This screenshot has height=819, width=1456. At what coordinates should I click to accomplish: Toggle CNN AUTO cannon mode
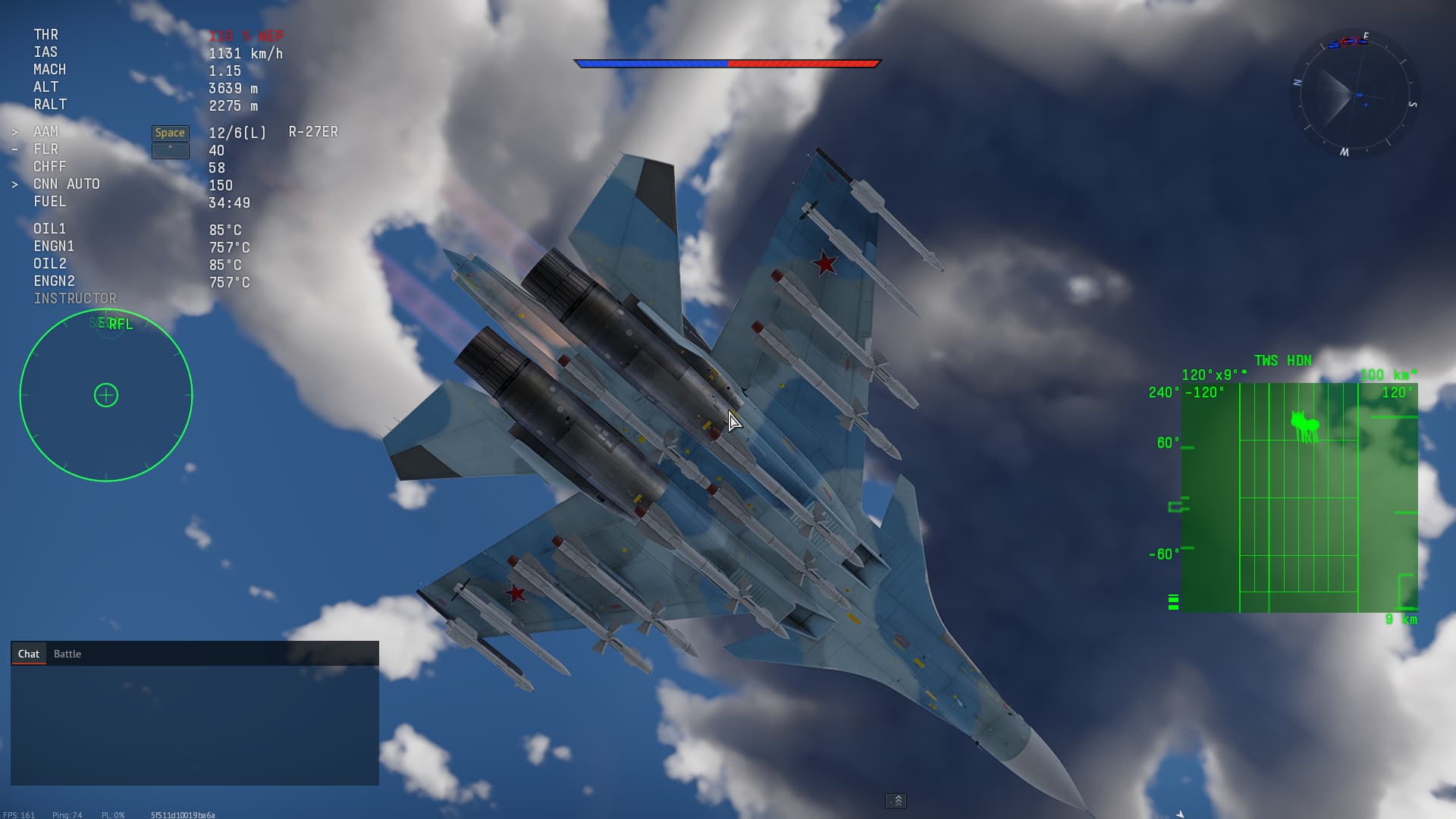66,184
